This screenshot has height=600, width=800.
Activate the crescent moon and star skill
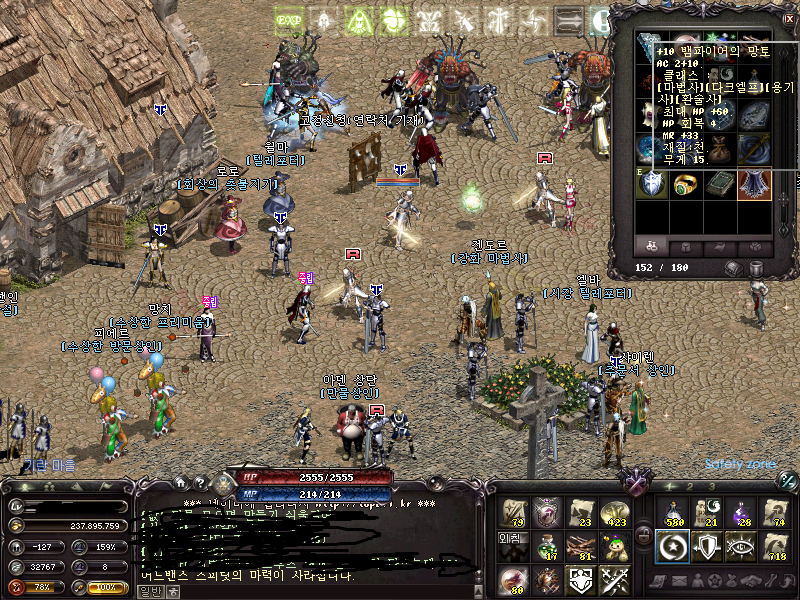pyautogui.click(x=673, y=546)
